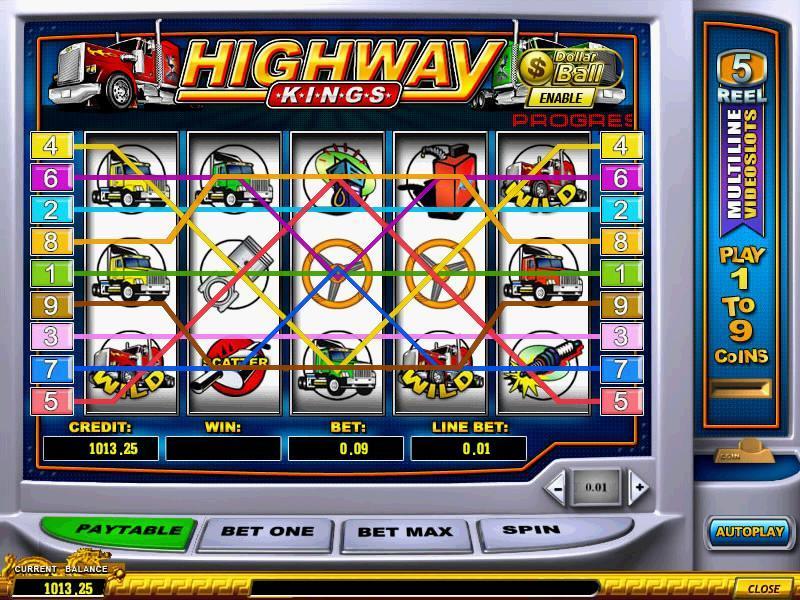The width and height of the screenshot is (800, 600).
Task: Close the game with Close button
Action: [x=763, y=588]
